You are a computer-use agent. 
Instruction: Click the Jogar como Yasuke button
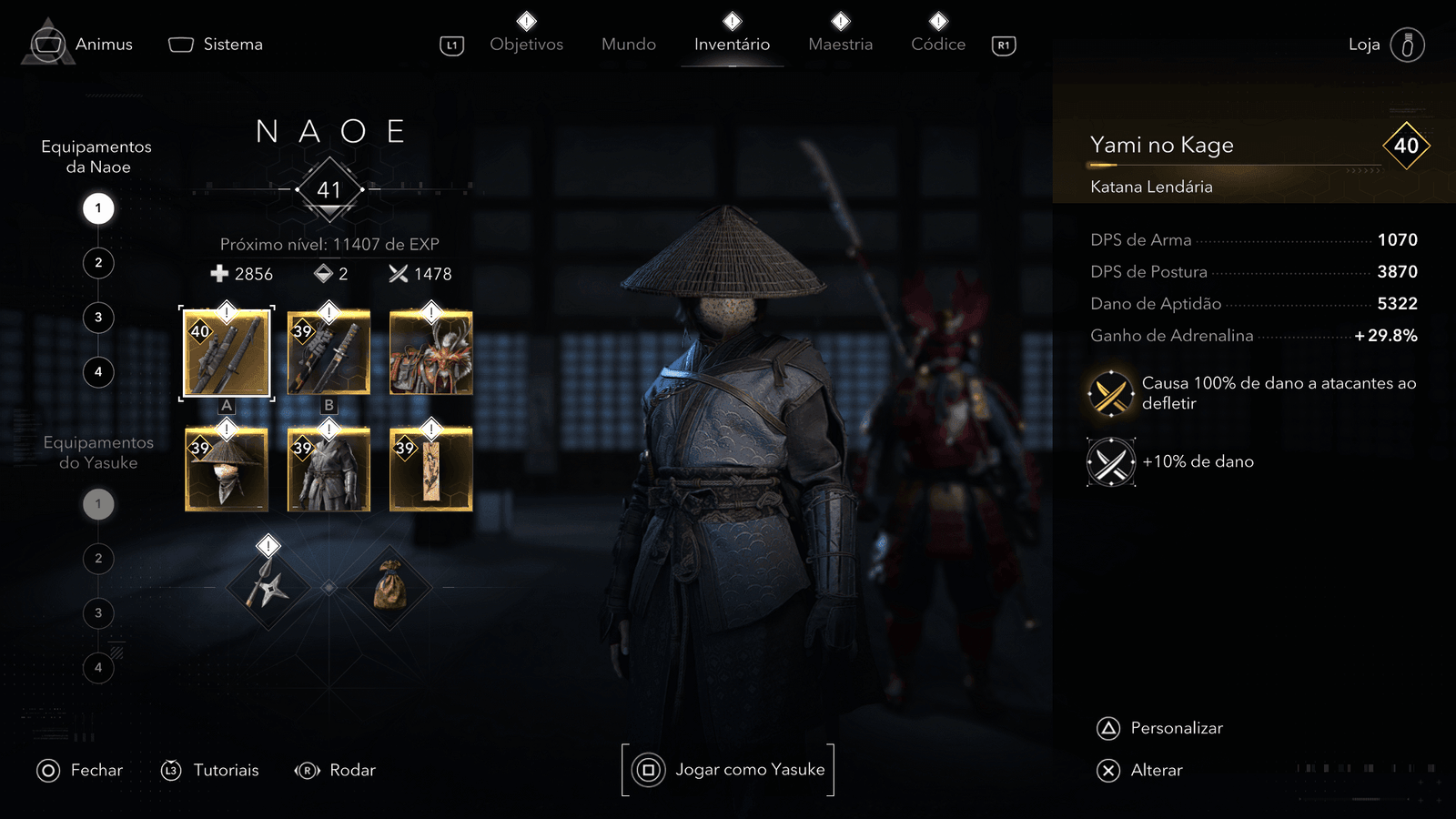coord(728,770)
